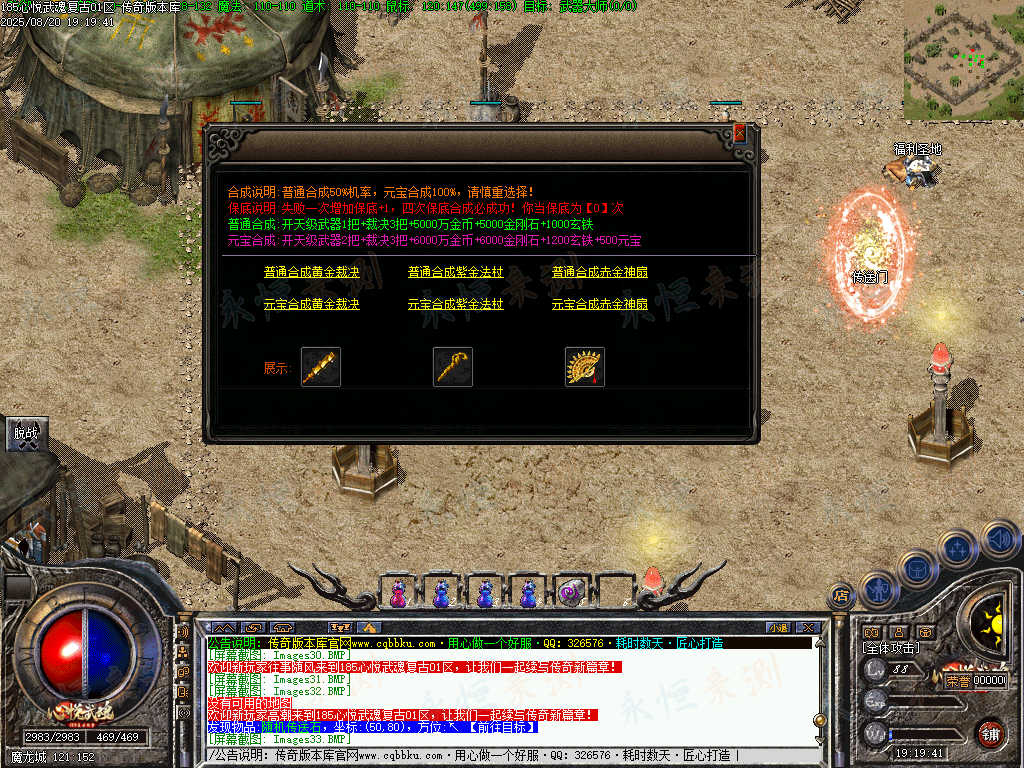Toggle sound with the speaker button
Image resolution: width=1024 pixels, height=768 pixels.
point(999,538)
